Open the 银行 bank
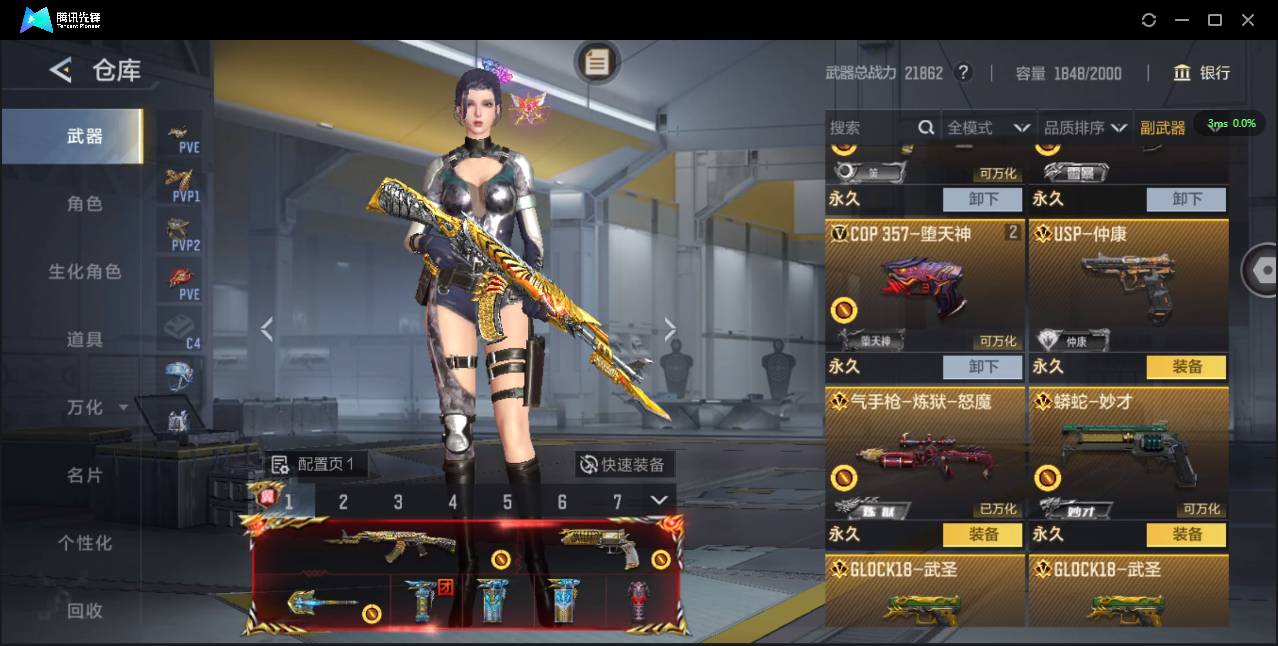The width and height of the screenshot is (1278, 646). point(1202,73)
